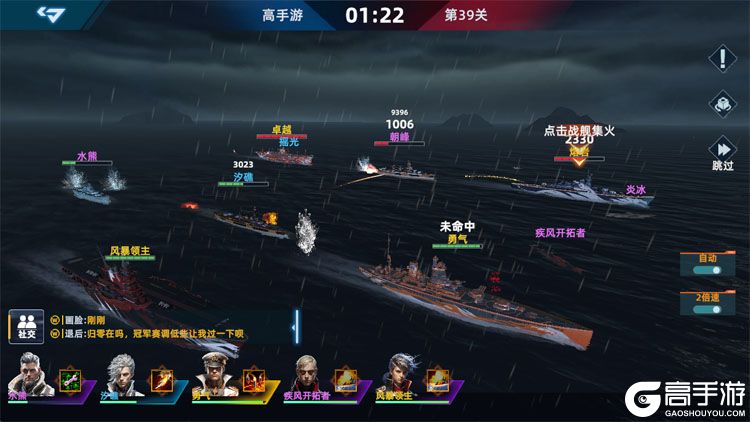The height and width of the screenshot is (422, 750).
Task: Expand the chat message box
Action: coord(295,325)
